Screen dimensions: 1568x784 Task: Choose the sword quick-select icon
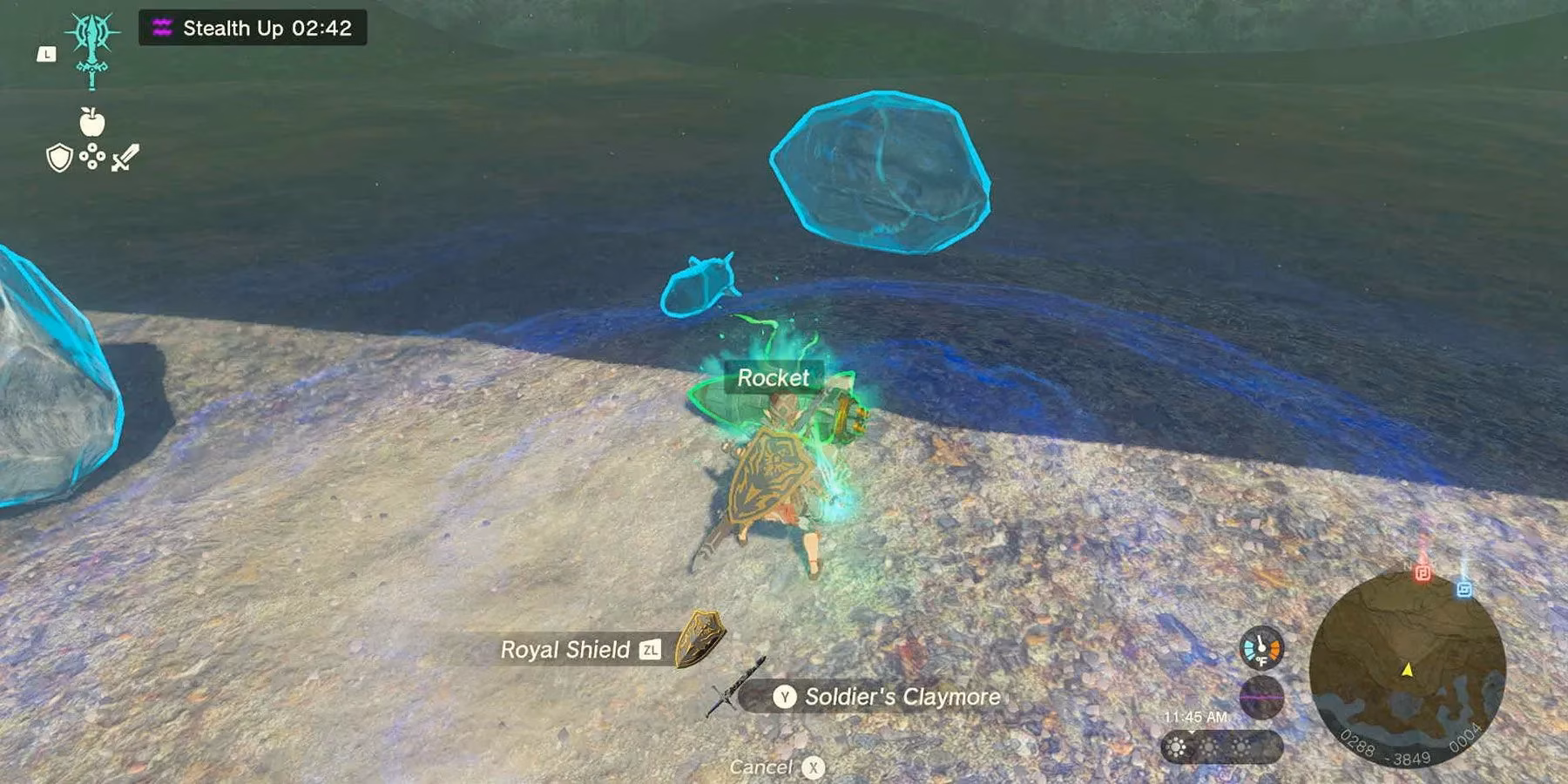125,158
